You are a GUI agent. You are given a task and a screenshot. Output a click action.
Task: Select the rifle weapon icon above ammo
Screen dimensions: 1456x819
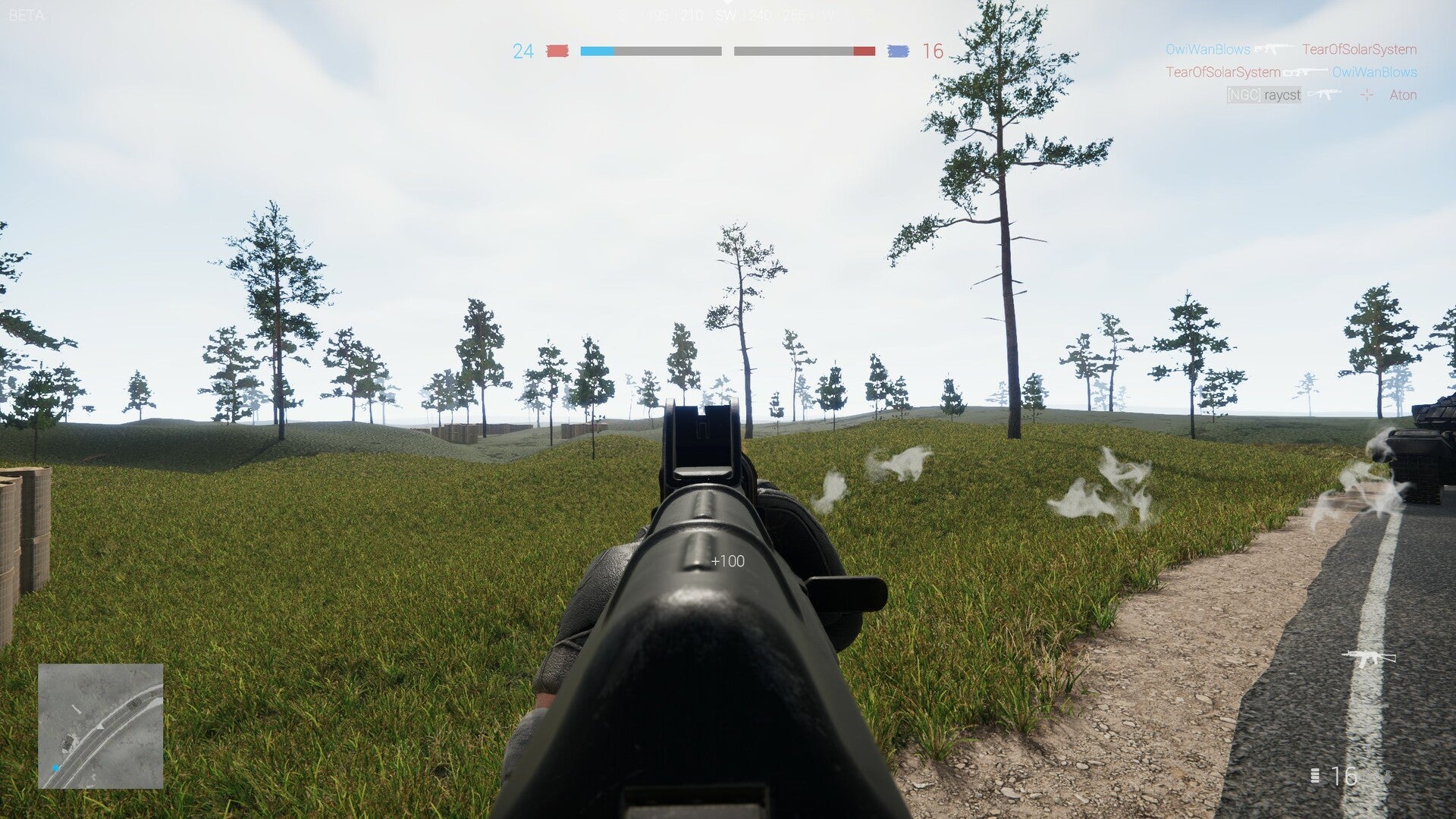[x=1368, y=657]
